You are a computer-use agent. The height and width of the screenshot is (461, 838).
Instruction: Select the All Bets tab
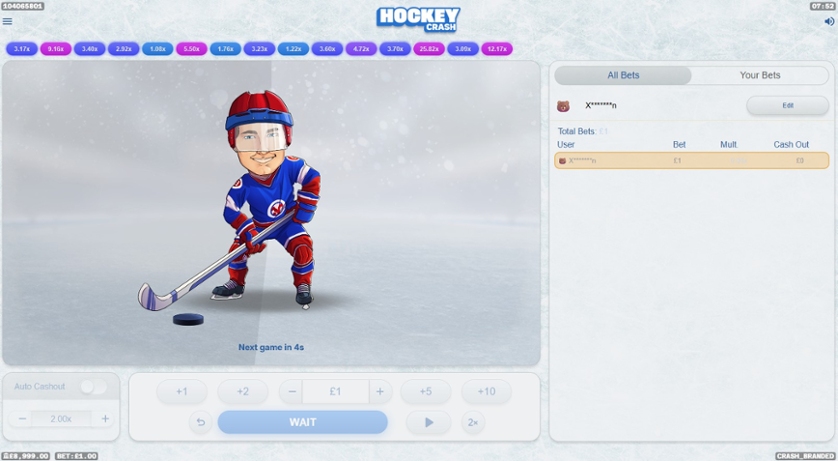tap(623, 75)
